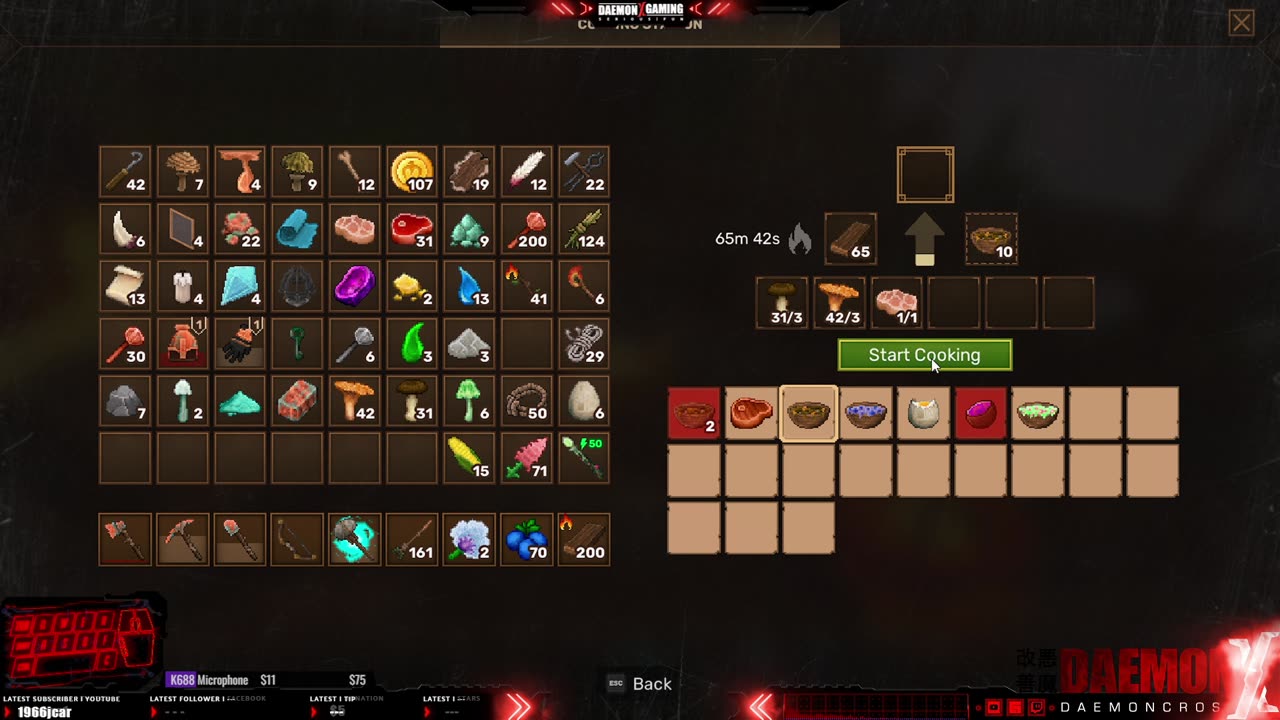Image resolution: width=1280 pixels, height=720 pixels.
Task: Pick the white feather slot with 12
Action: [x=527, y=172]
